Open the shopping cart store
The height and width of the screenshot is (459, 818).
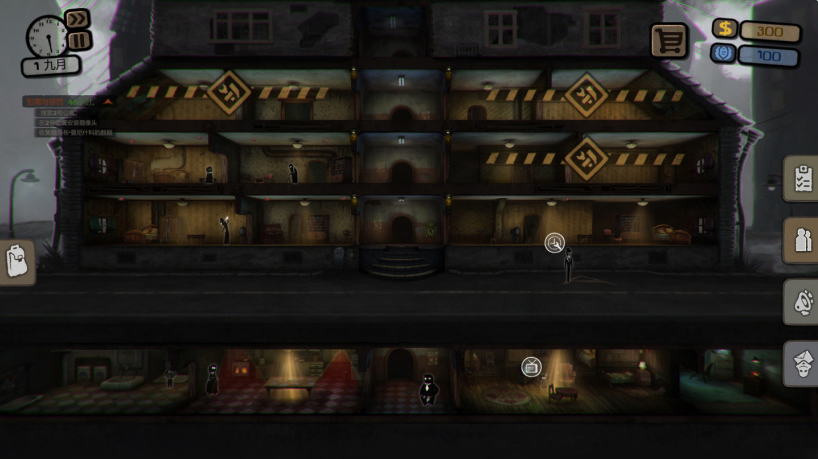point(669,40)
